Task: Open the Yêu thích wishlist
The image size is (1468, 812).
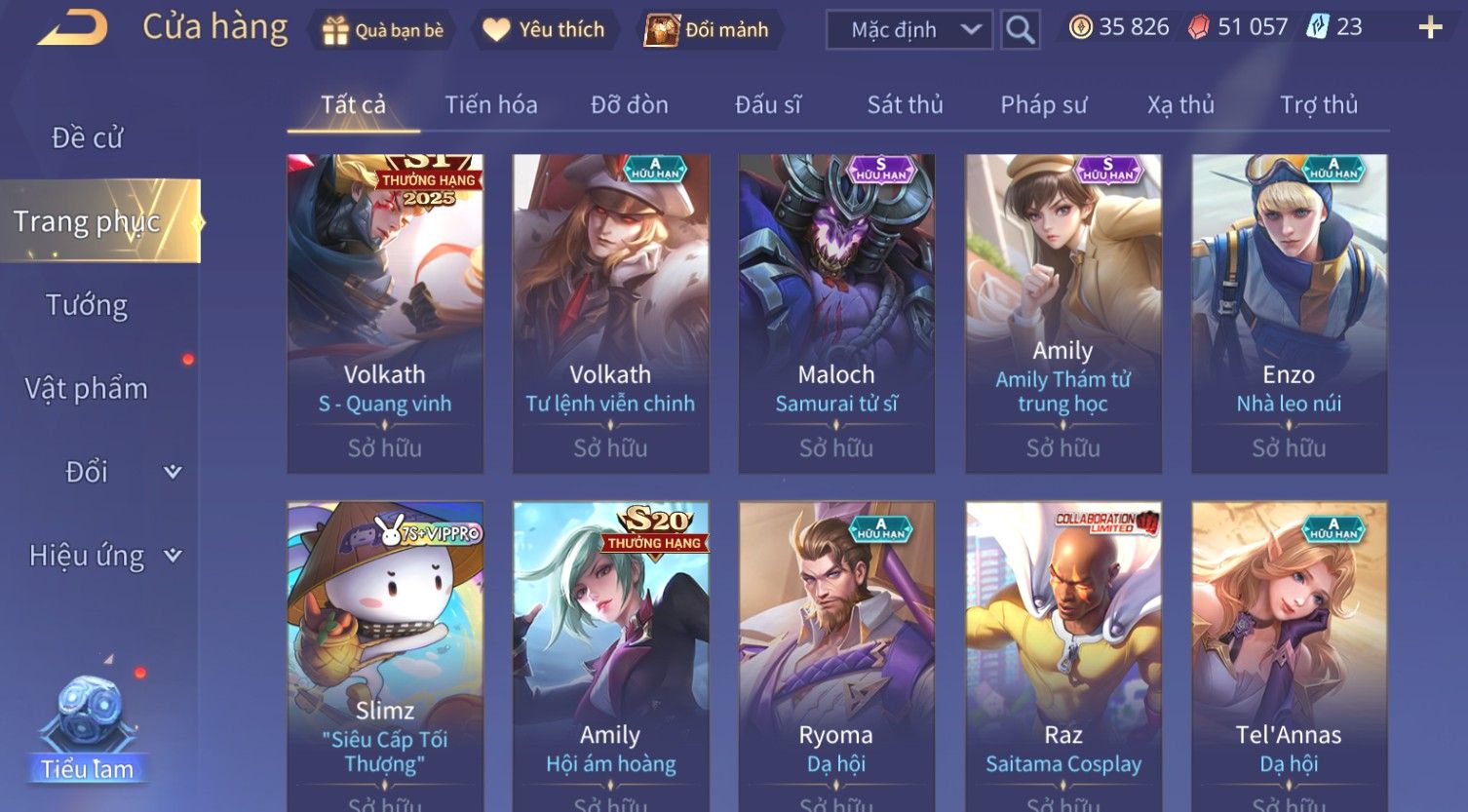Action: pyautogui.click(x=544, y=30)
